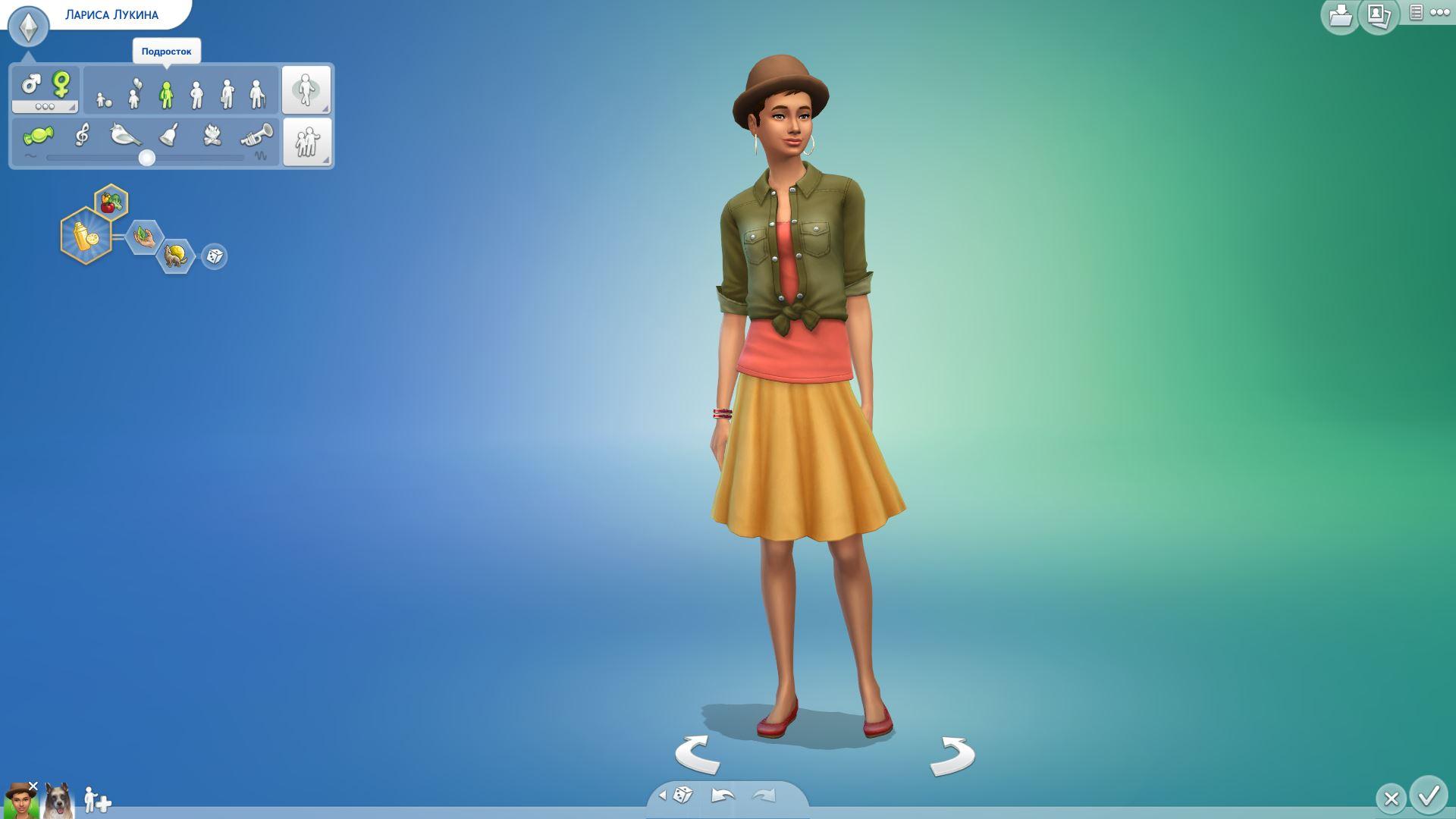This screenshot has height=819, width=1456.
Task: Open the drink shaker aspiration hexagon
Action: (x=86, y=237)
